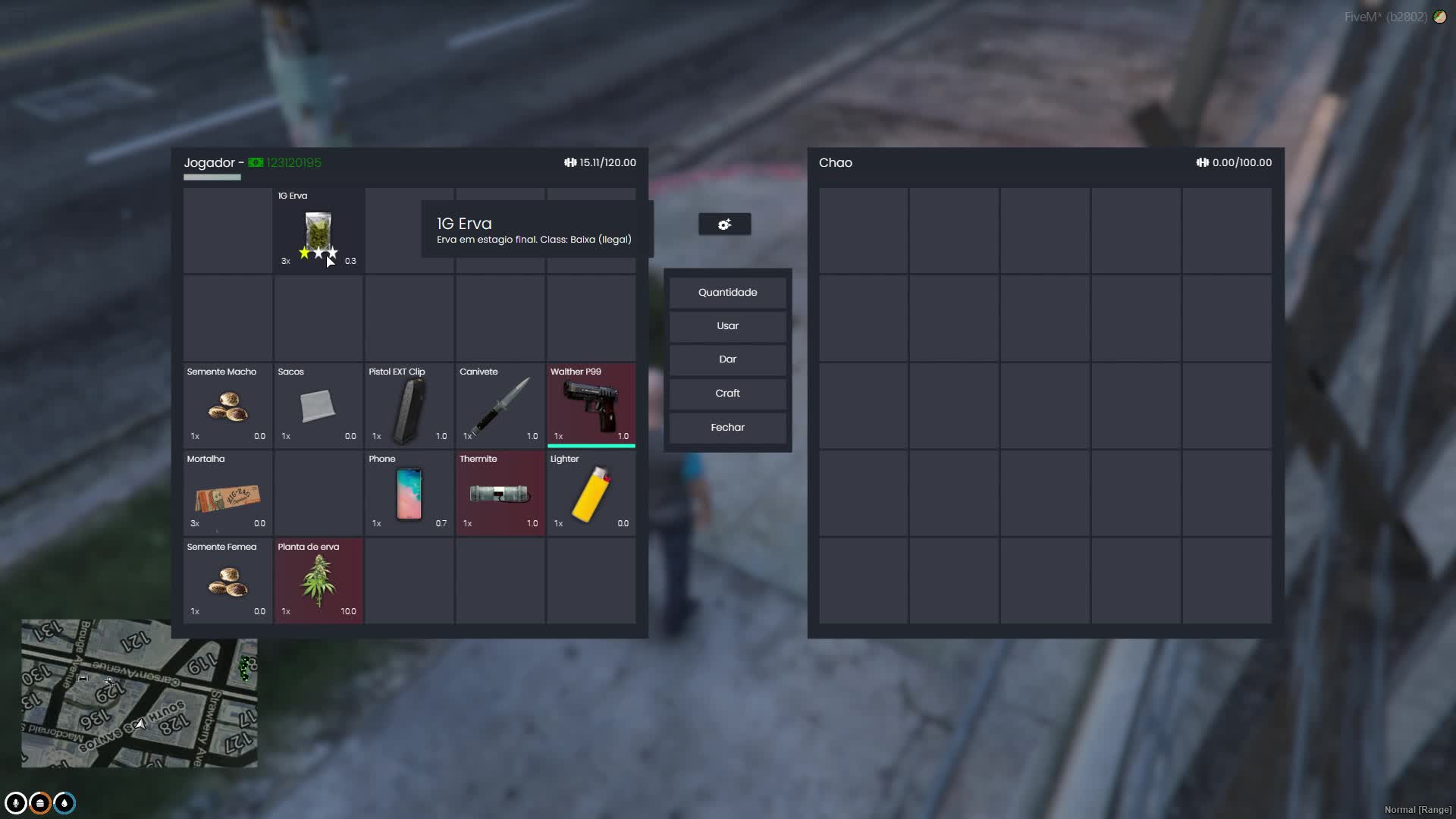Pick the yellow Lighter slot
Image resolution: width=1456 pixels, height=819 pixels.
[x=591, y=493]
